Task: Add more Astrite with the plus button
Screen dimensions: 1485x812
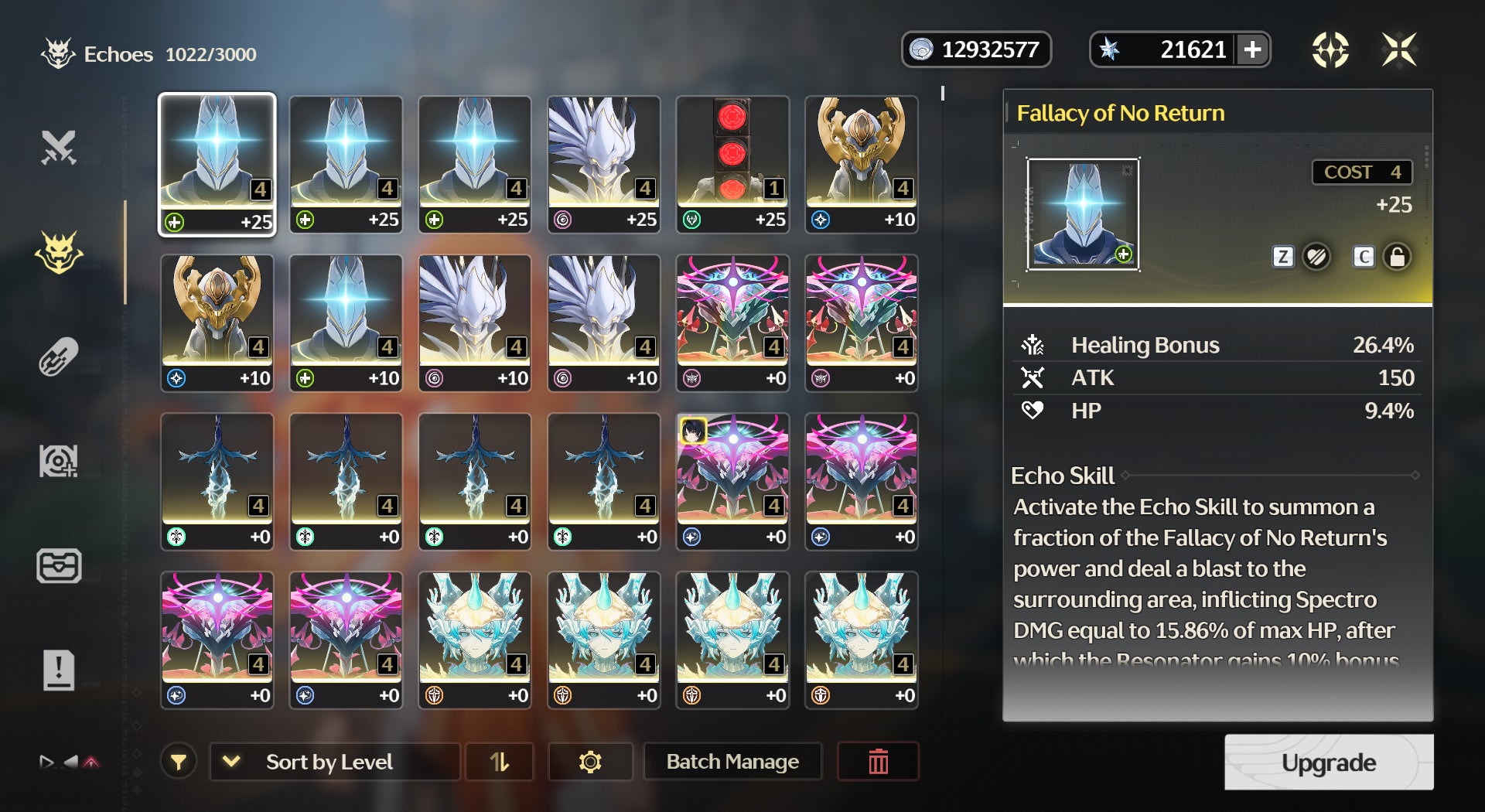Action: point(1252,50)
